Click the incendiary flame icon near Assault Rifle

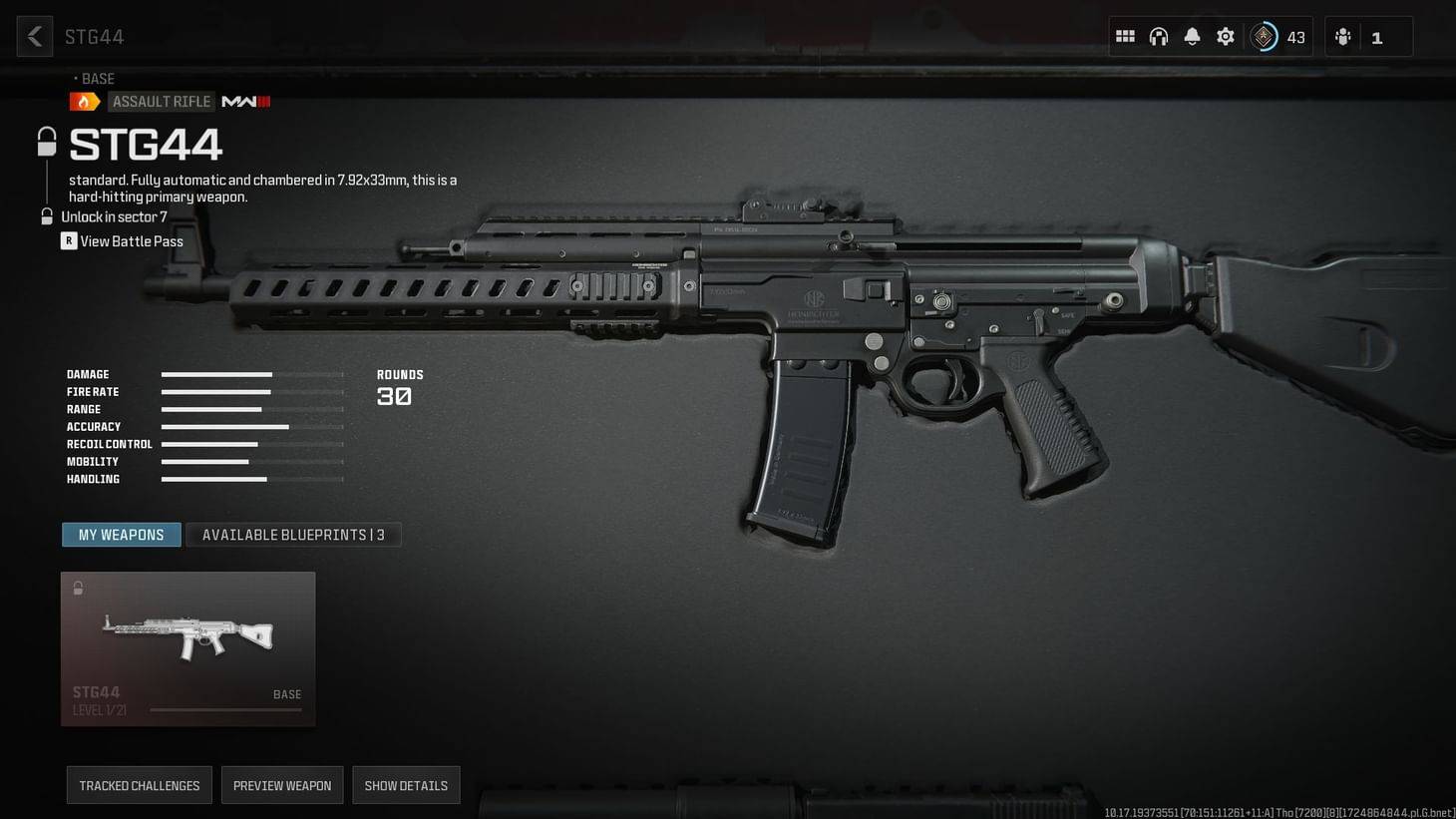[85, 101]
